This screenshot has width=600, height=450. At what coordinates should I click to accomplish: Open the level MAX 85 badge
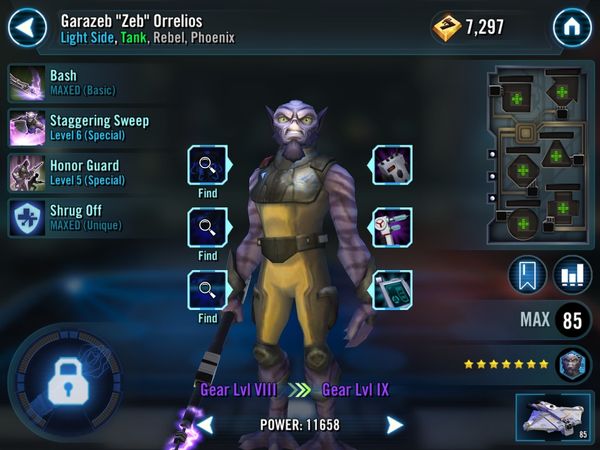[572, 321]
